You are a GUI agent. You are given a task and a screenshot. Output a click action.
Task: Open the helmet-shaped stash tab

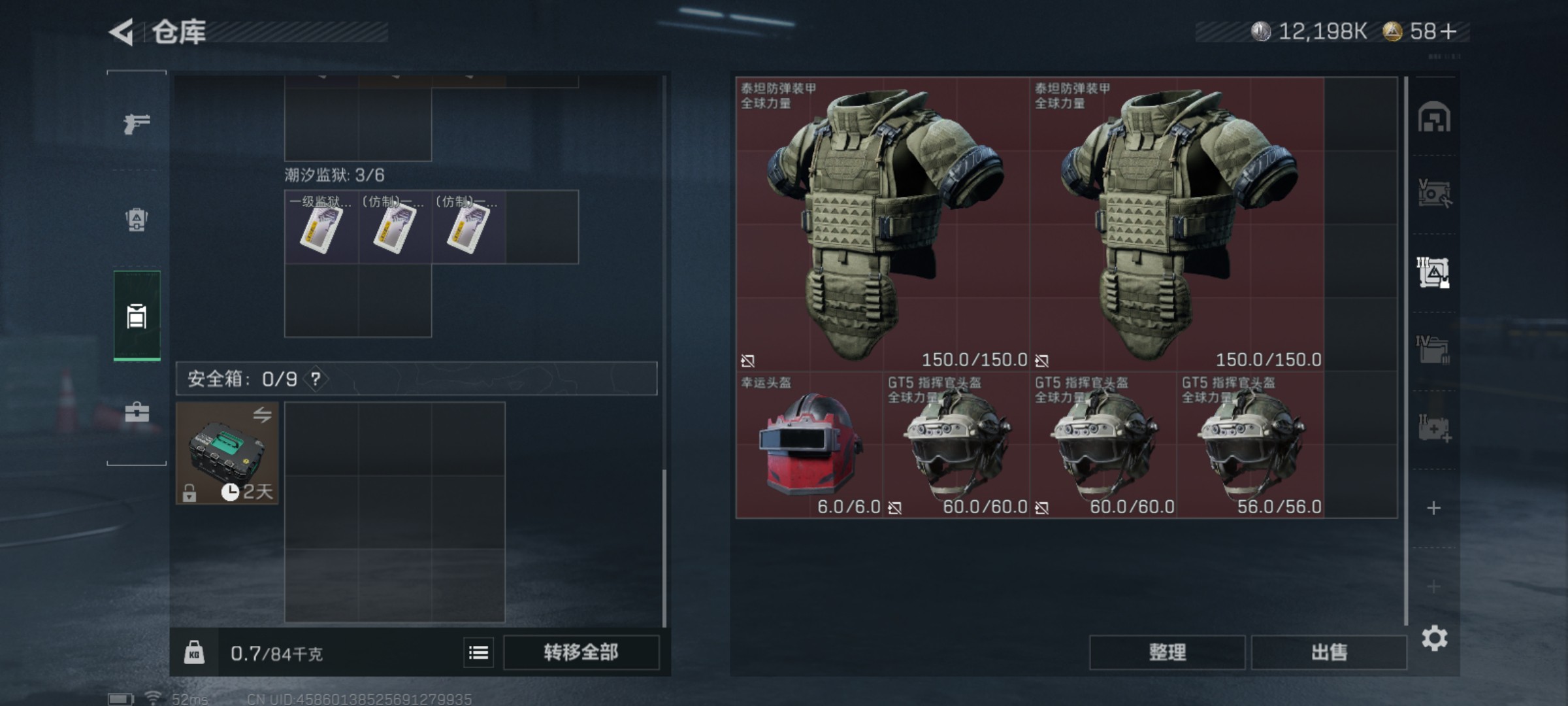(1433, 118)
